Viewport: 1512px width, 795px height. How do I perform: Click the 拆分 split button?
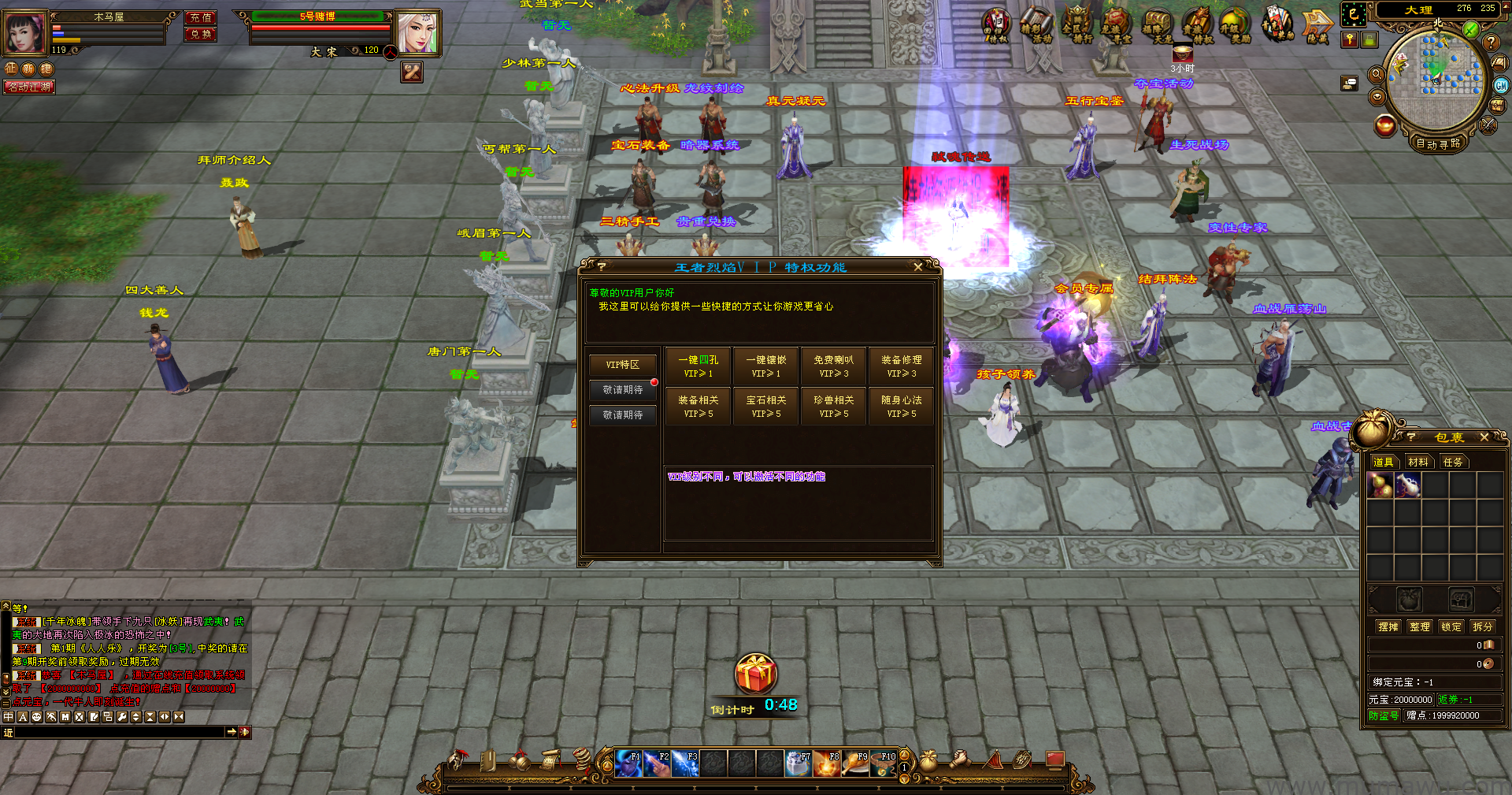[1482, 627]
